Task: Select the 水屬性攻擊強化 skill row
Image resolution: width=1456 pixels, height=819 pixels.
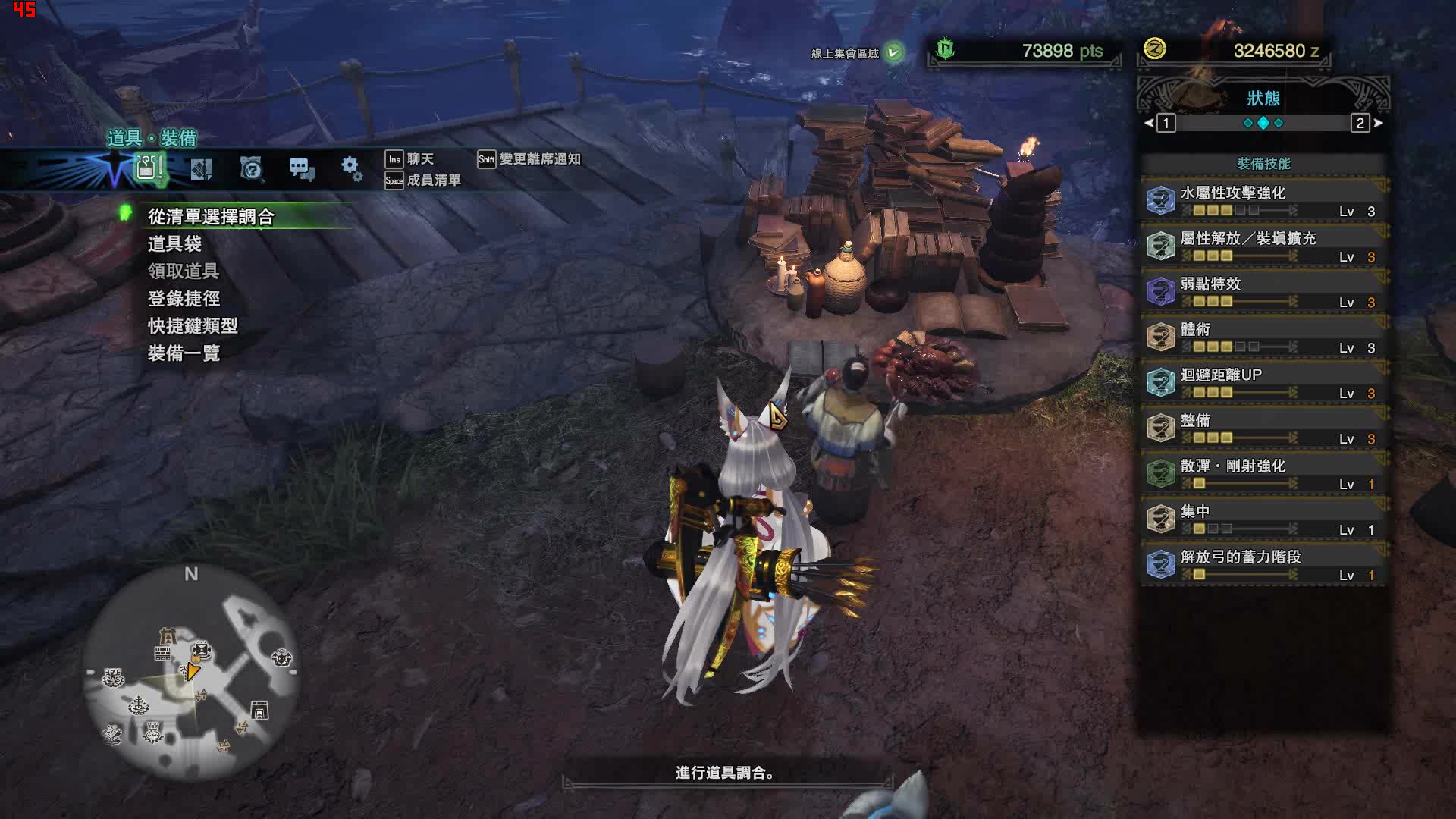Action: coord(1263,201)
